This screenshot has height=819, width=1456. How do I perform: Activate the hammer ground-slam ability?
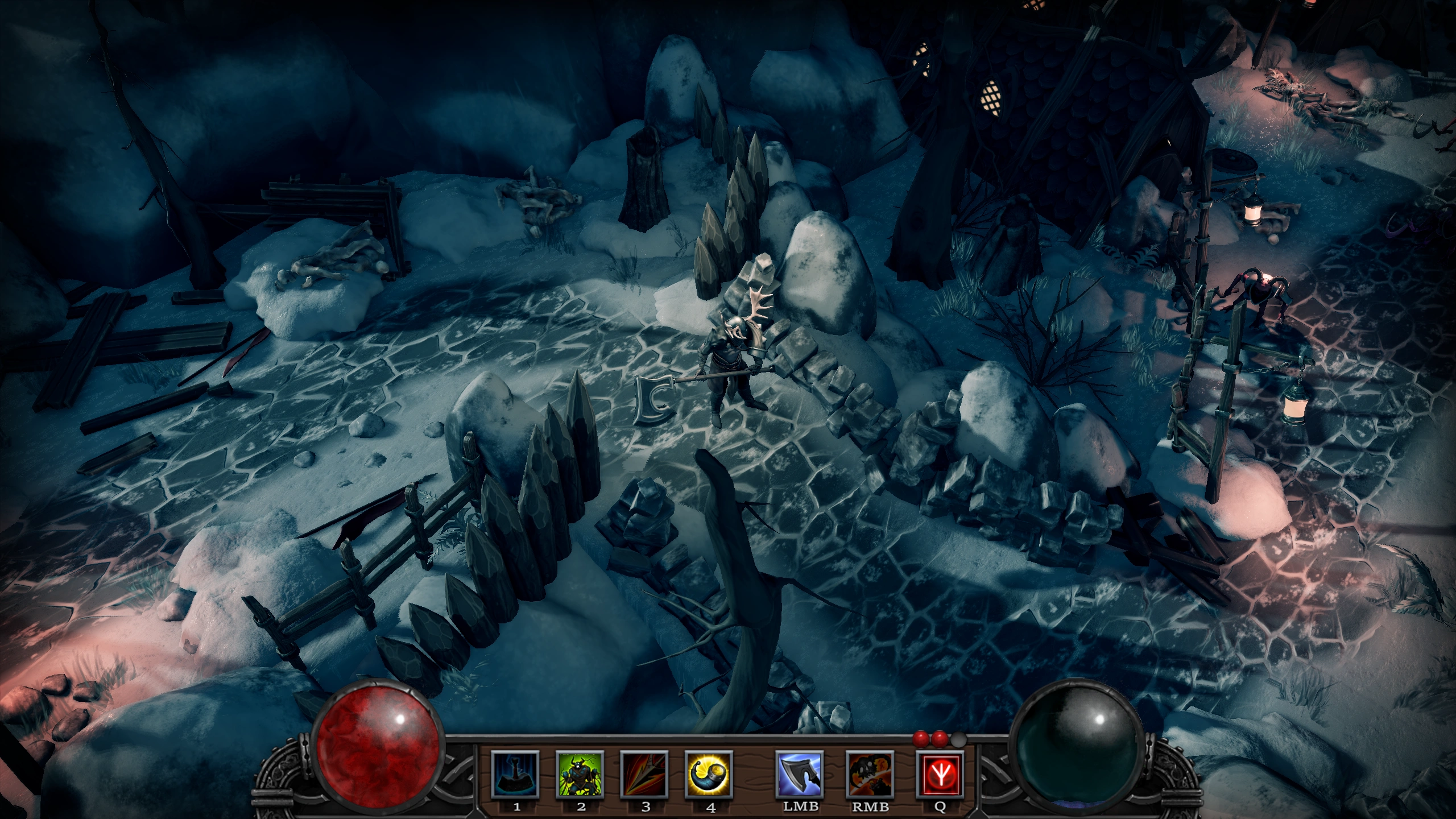[515, 774]
